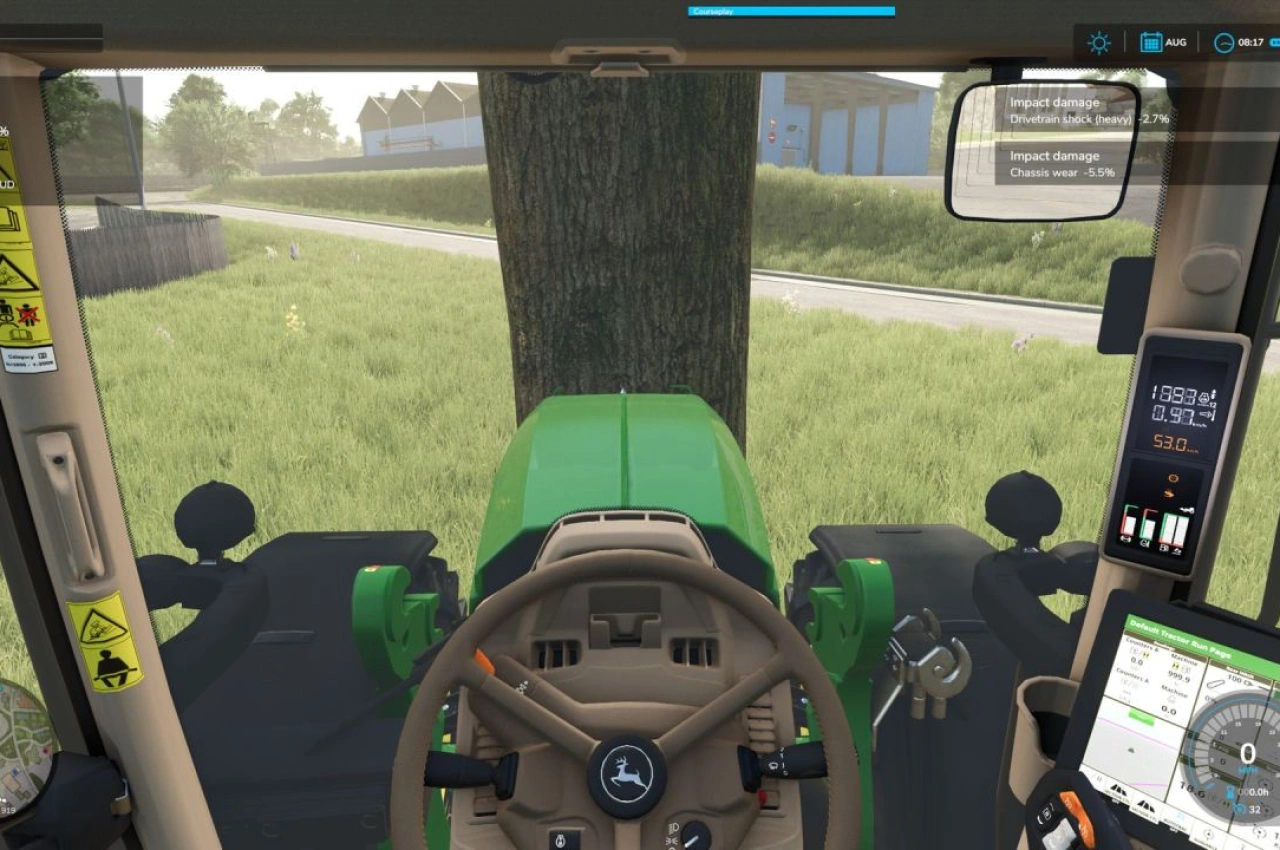Open the AUG calendar icon
Viewport: 1280px width, 850px height.
(x=1152, y=42)
